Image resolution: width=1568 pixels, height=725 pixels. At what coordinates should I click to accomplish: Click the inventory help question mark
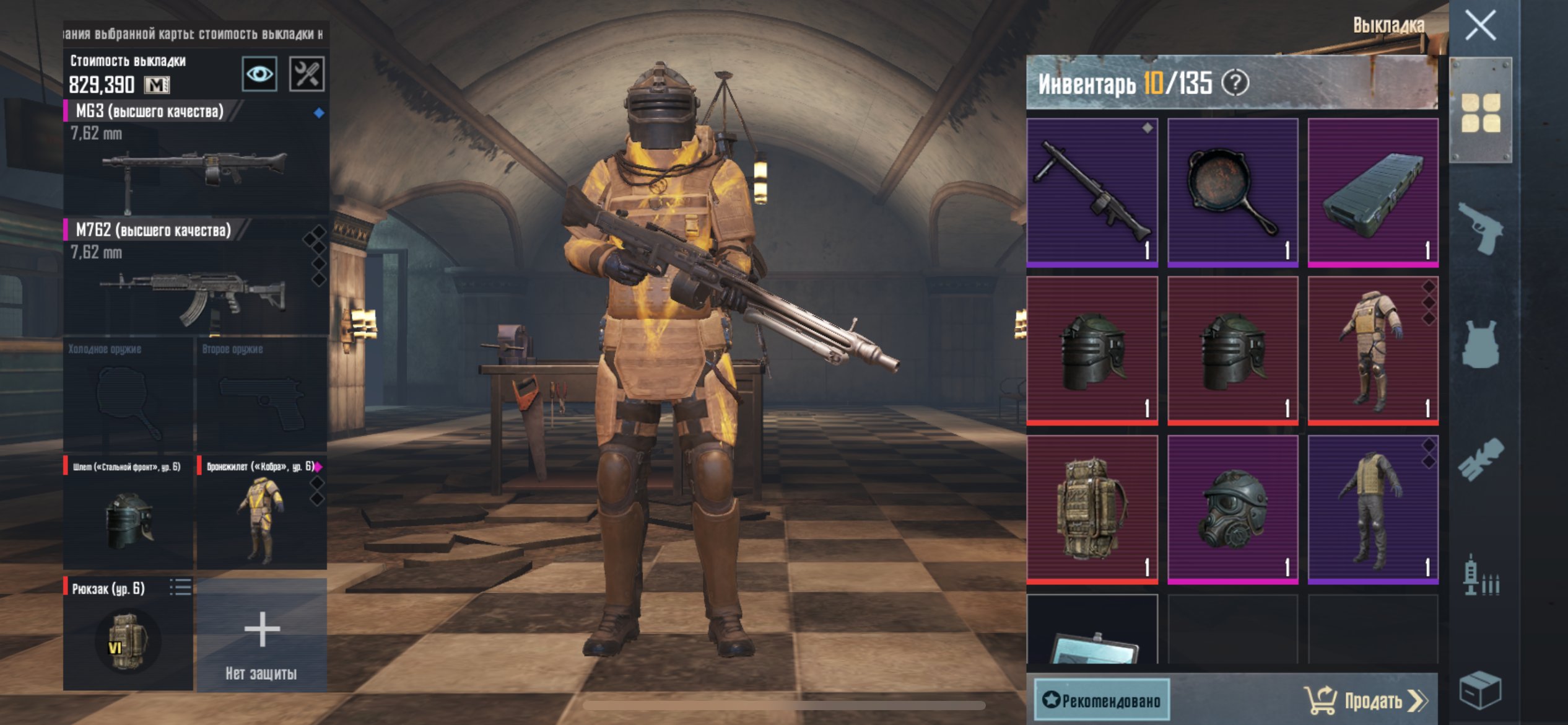[1235, 83]
